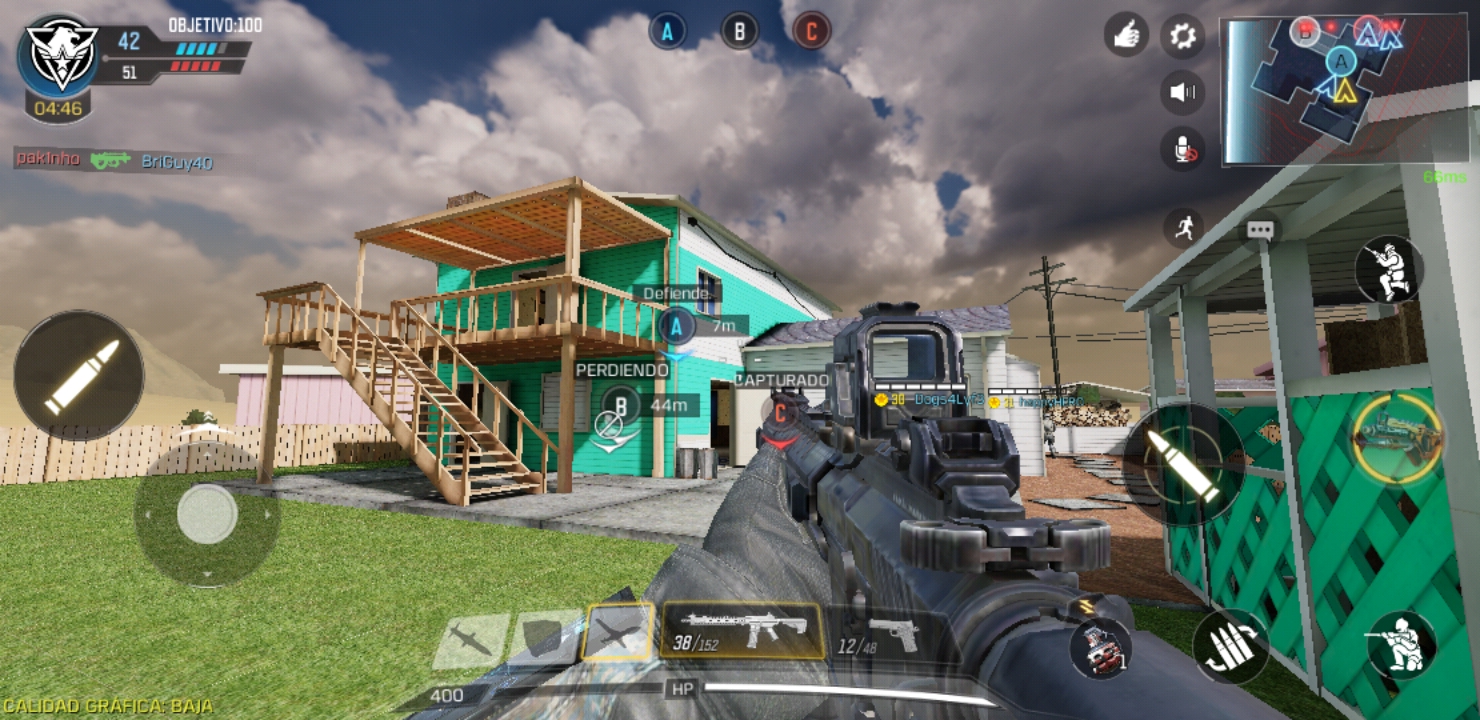Use the yellow-highlighted airplane scorestreak
The image size is (1480, 720).
(618, 633)
